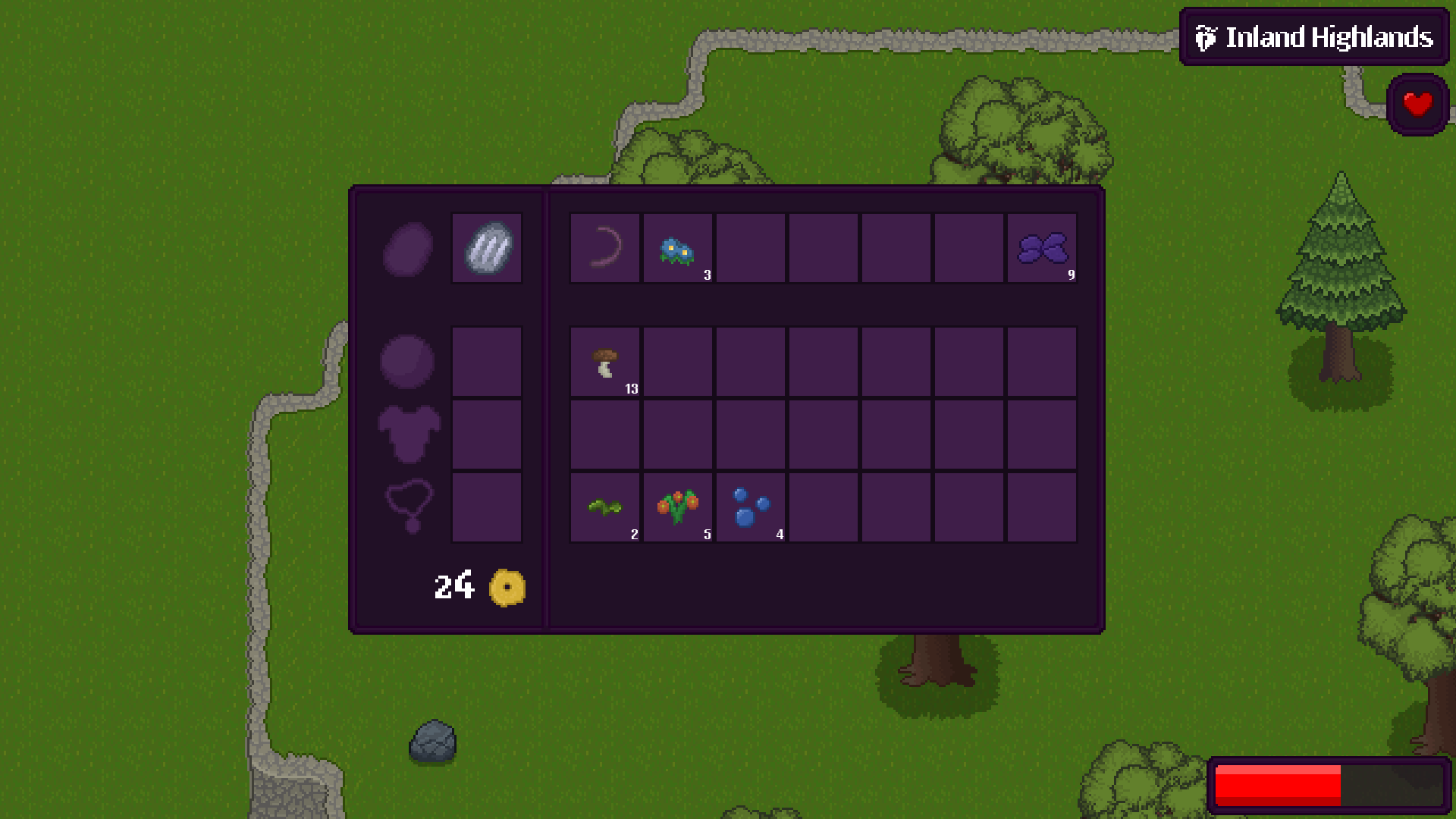Select the Inland Highlands location label
The image size is (1456, 819).
[1314, 37]
